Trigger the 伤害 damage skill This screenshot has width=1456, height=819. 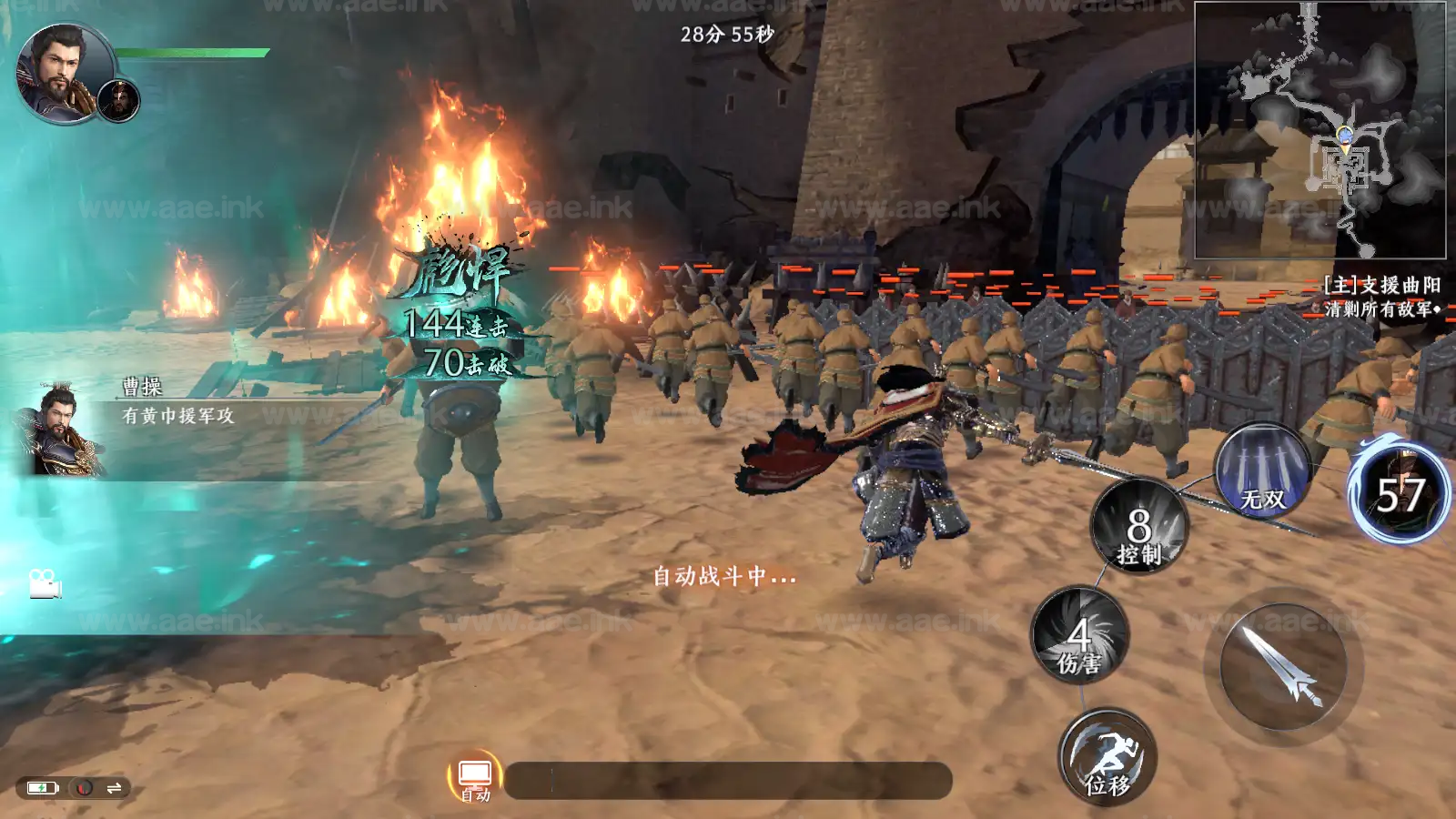(x=1079, y=635)
